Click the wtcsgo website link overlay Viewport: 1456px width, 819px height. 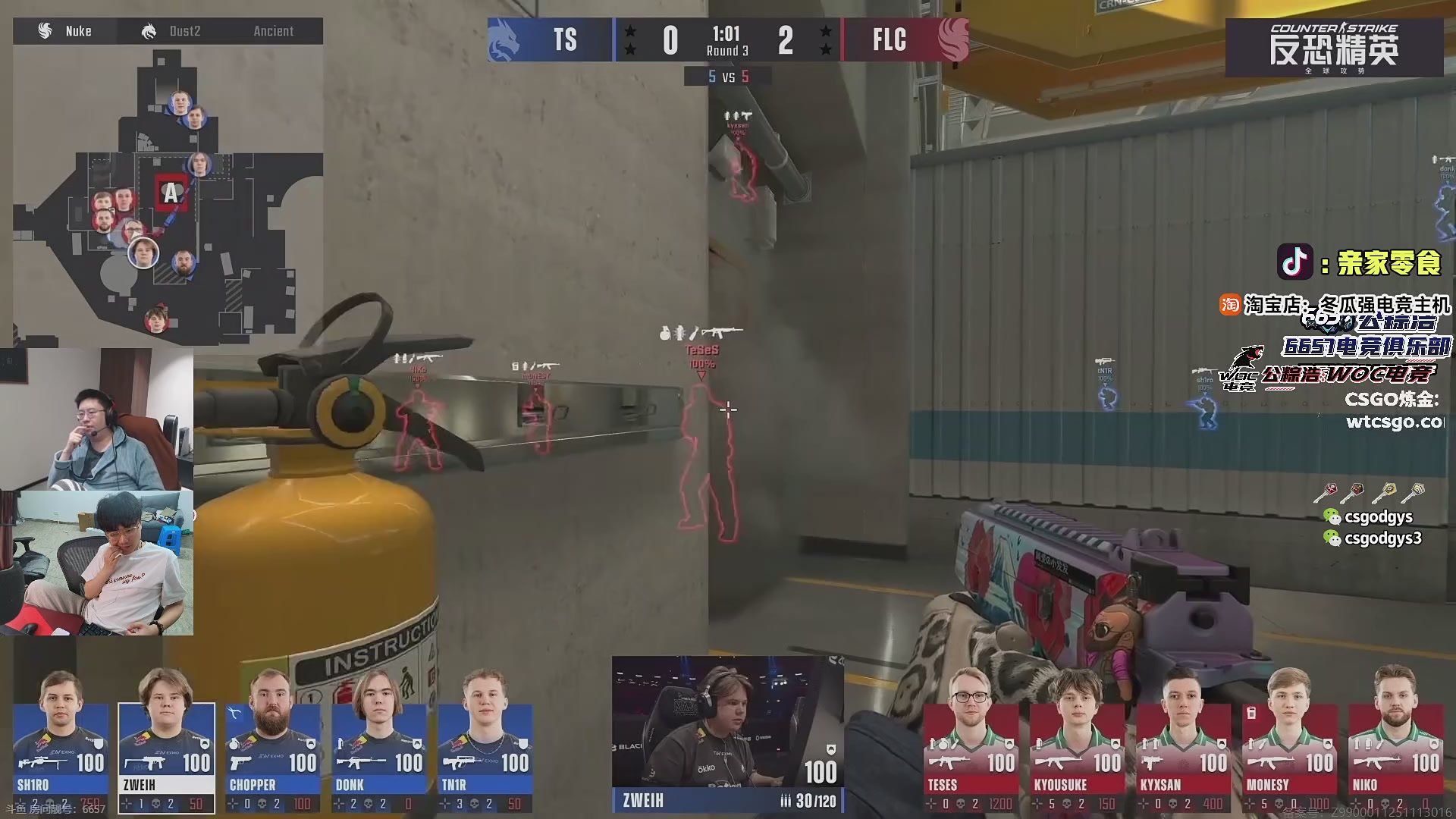(x=1394, y=422)
